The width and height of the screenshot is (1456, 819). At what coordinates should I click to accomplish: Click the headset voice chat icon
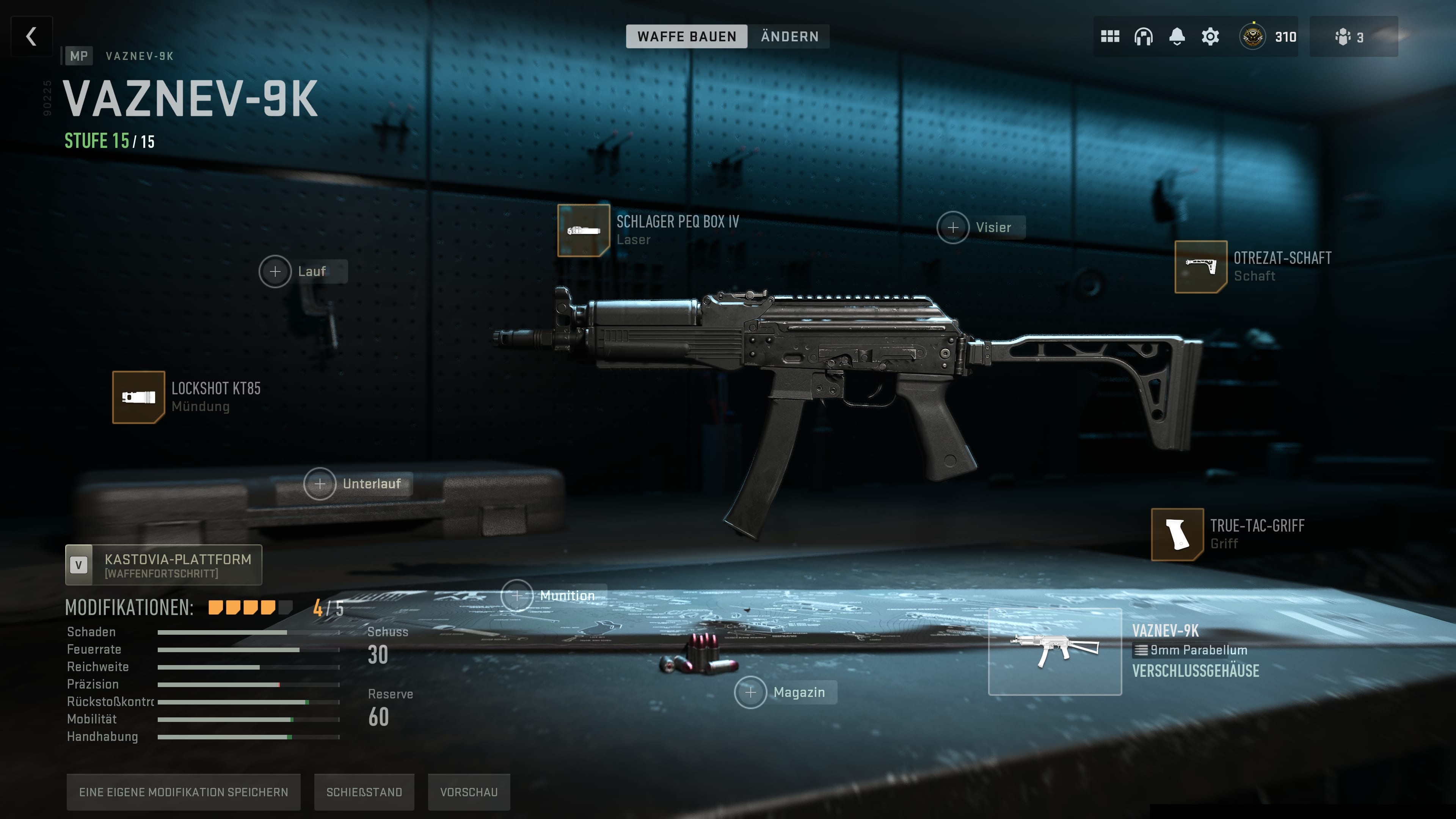(x=1144, y=37)
